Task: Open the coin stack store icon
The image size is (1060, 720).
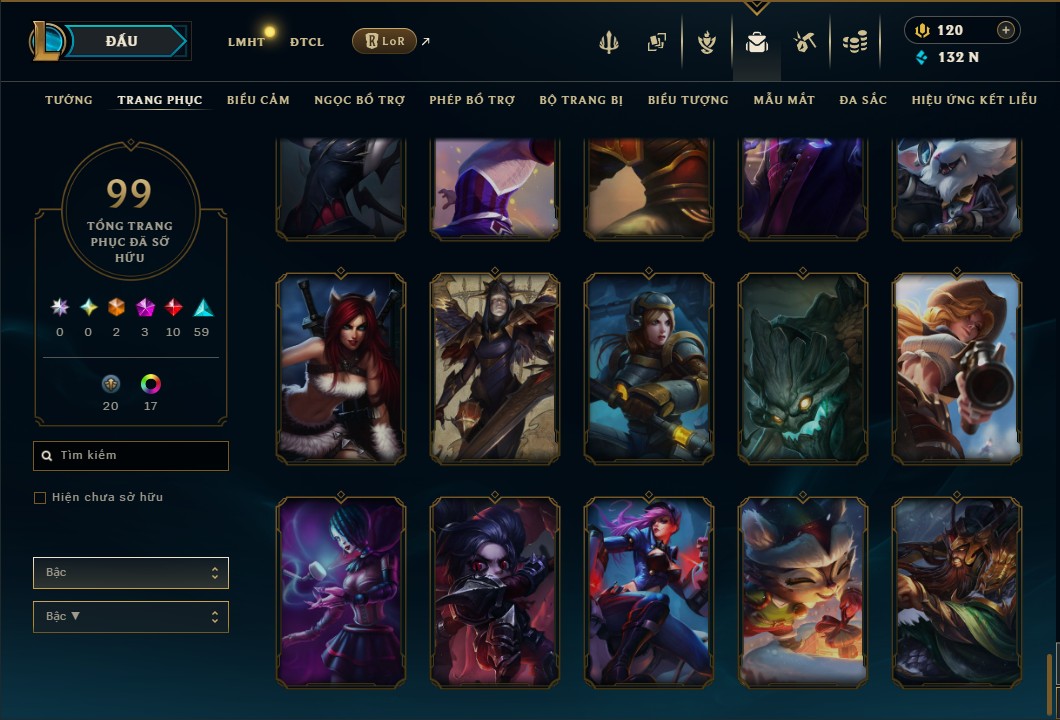Action: tap(854, 42)
